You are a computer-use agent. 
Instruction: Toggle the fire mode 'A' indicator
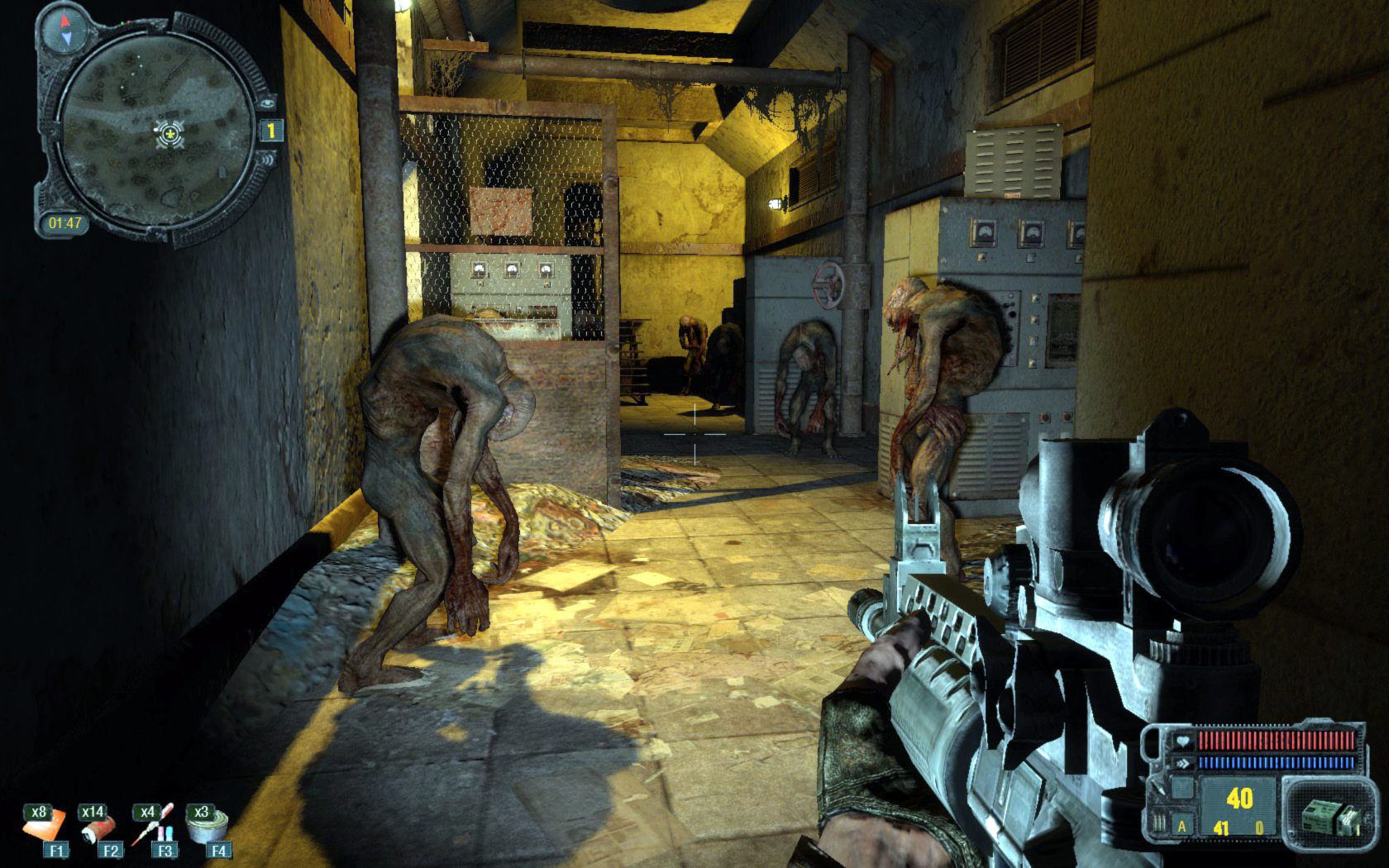coord(1181,826)
